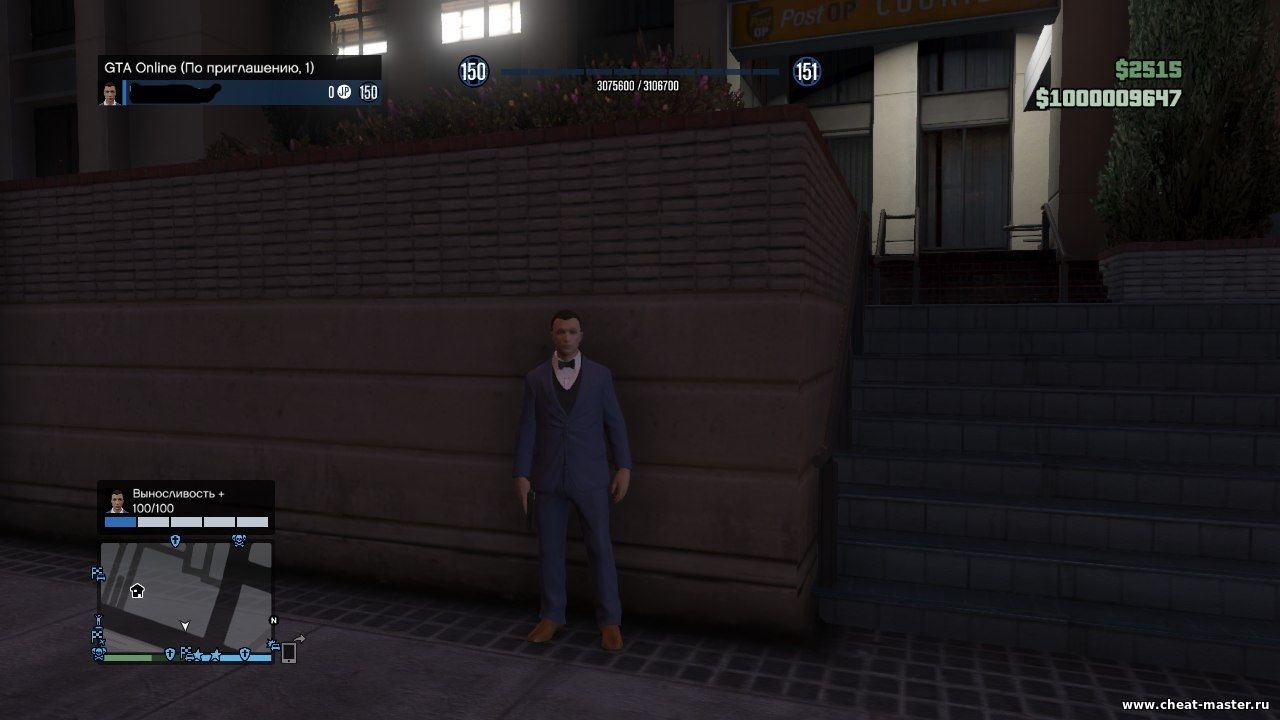
Task: Click the GTA Online session header
Action: [x=240, y=68]
